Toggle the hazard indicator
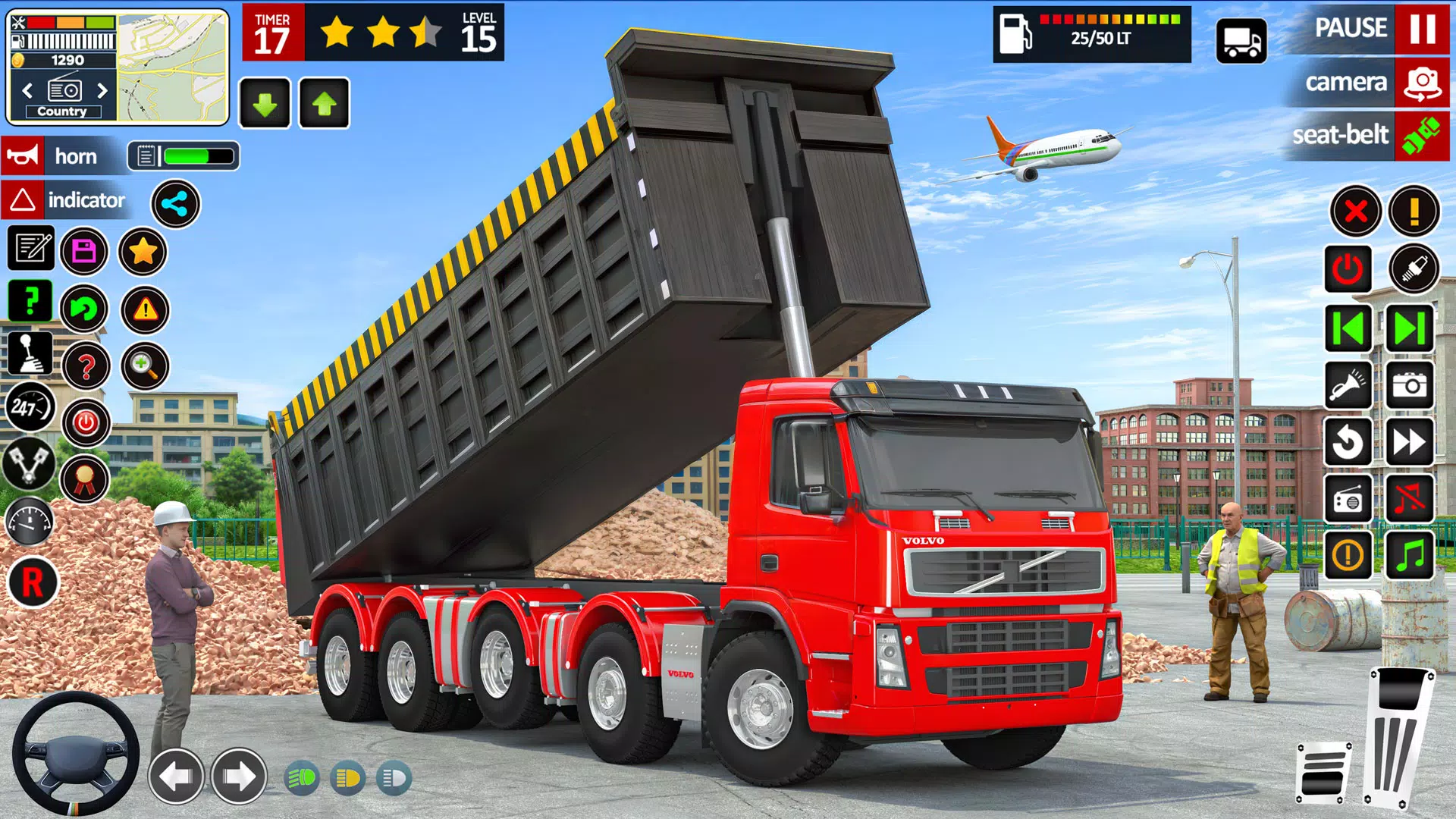The image size is (1456, 819). click(23, 201)
